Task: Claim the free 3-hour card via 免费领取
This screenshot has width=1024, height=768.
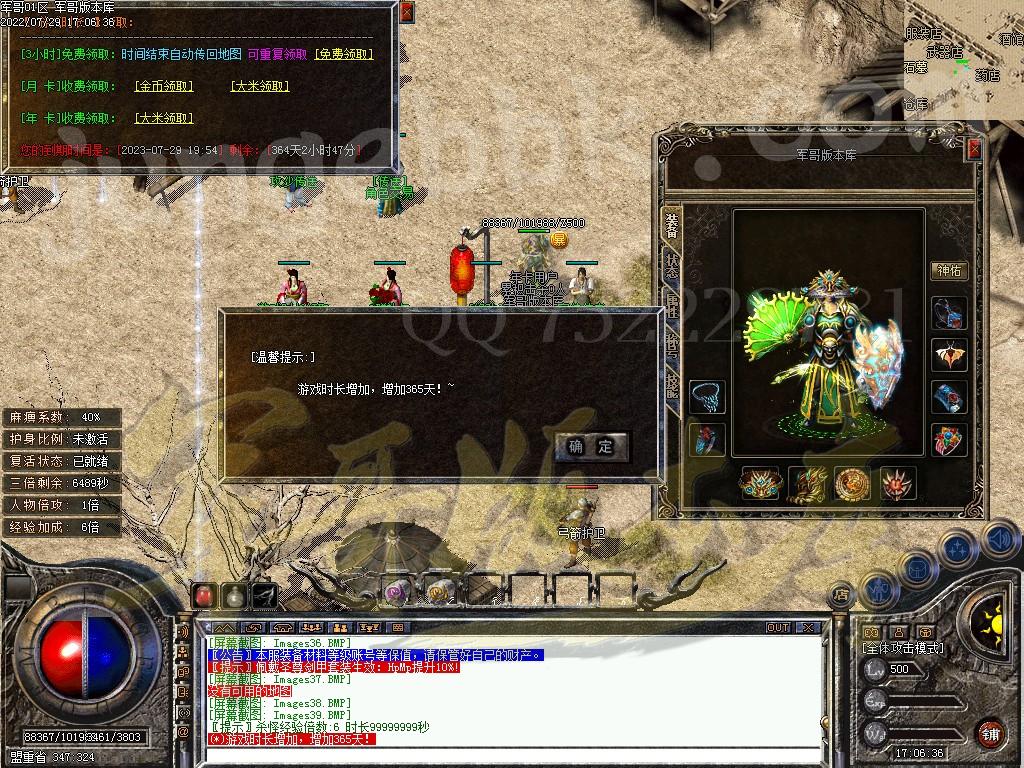Action: pos(343,54)
